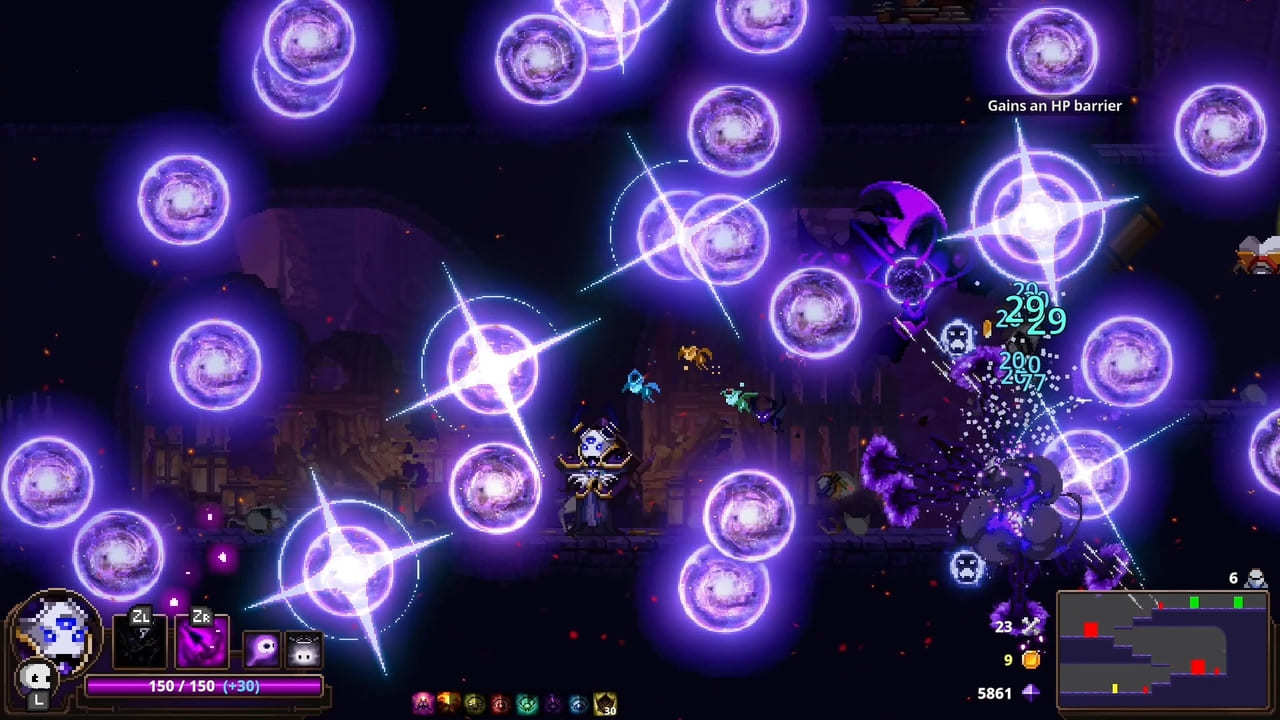Click the blue eye inscription icon
Viewport: 1280px width, 720px height.
578,704
